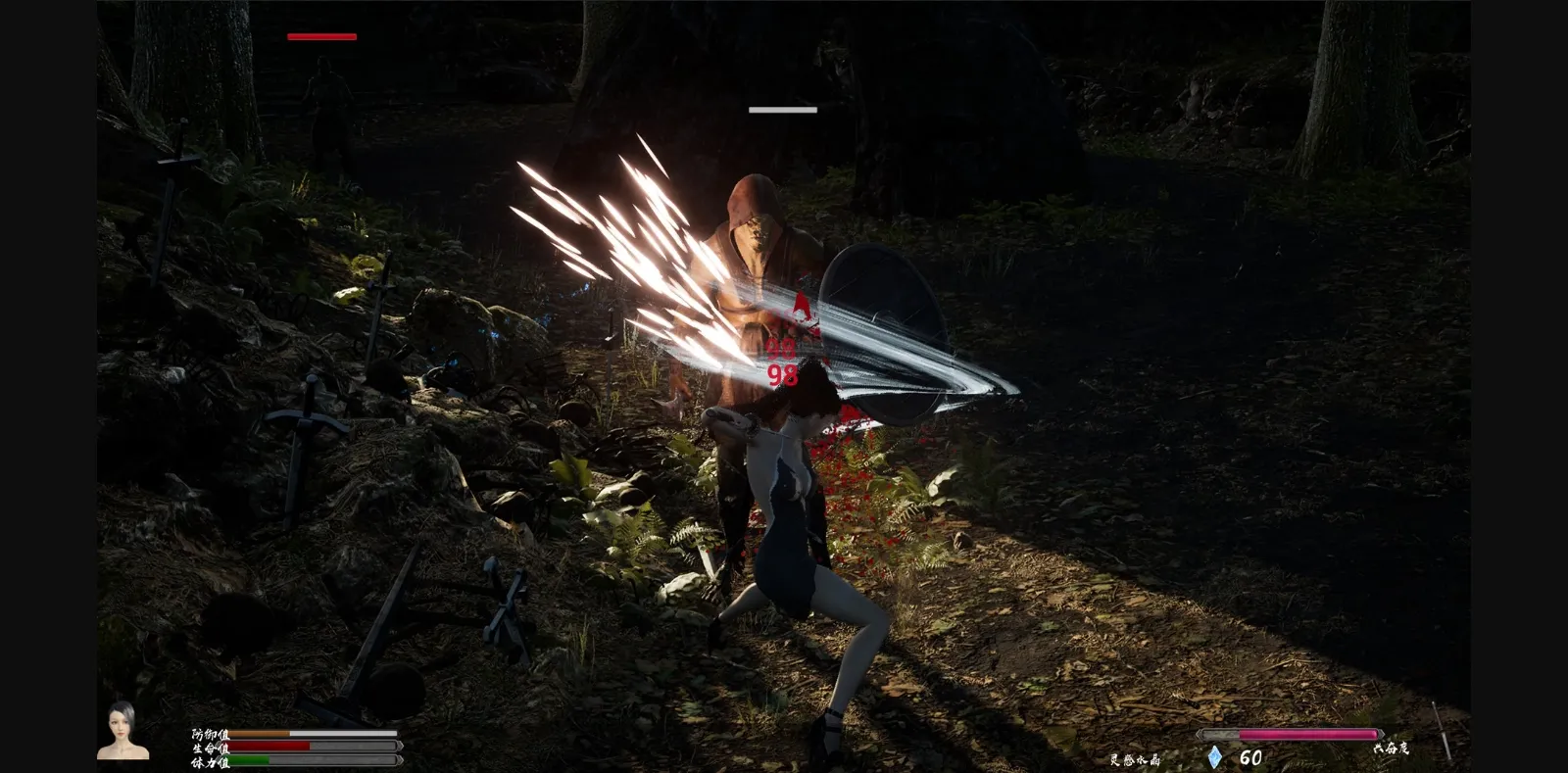Click the 生命值 text label
The image size is (1568, 773).
(x=211, y=747)
